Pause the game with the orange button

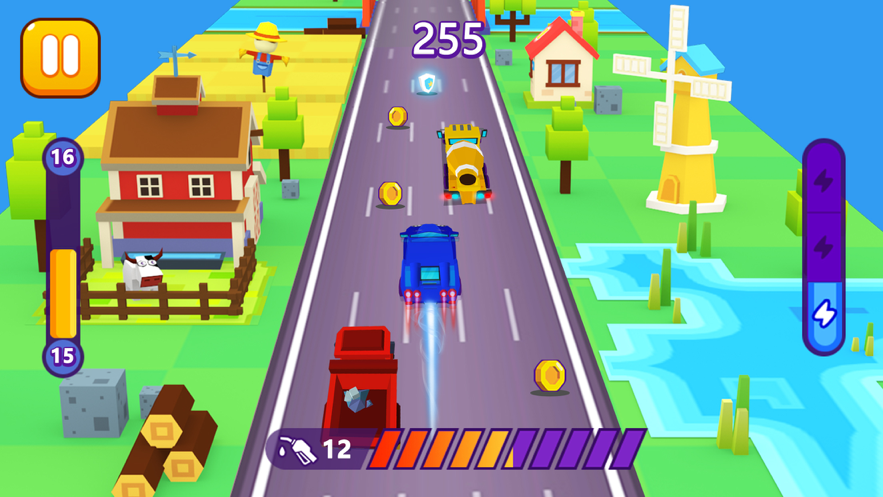60,57
